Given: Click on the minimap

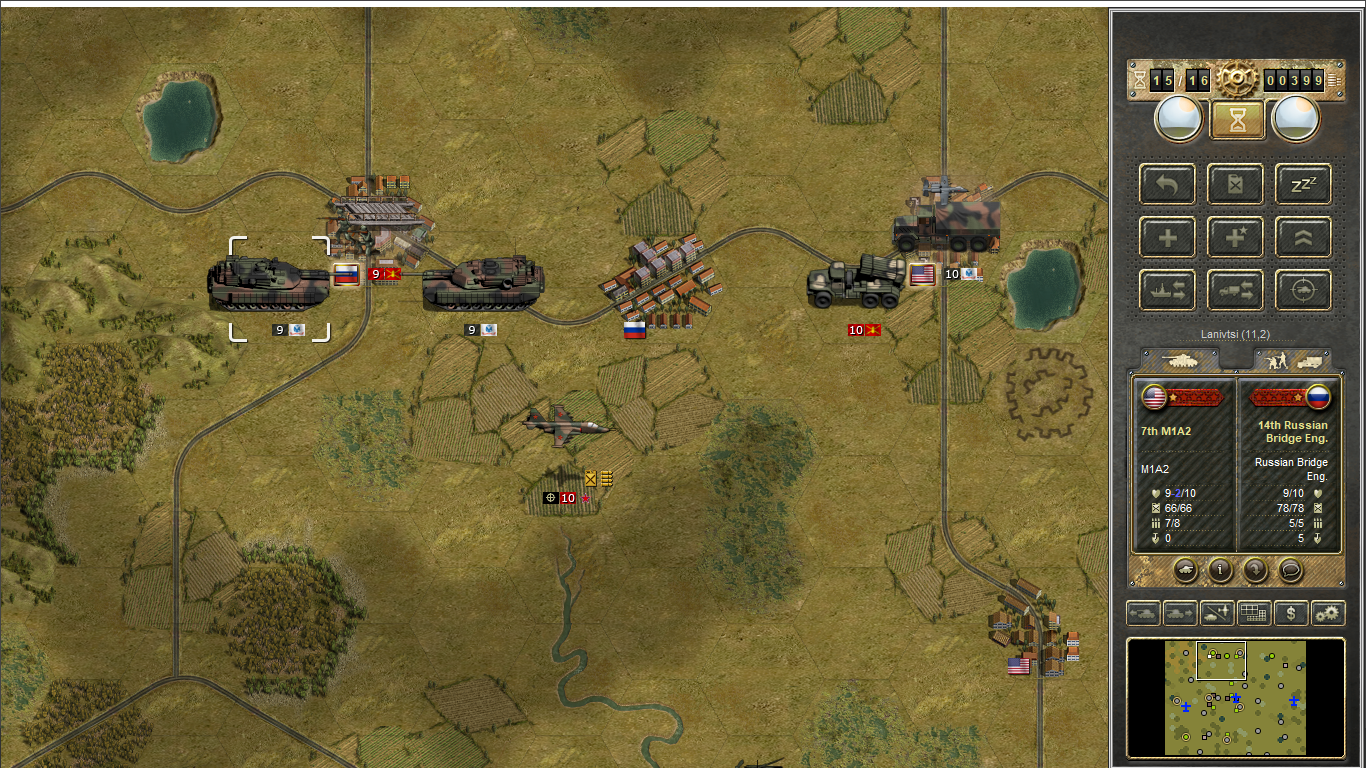Looking at the screenshot, I should (x=1235, y=698).
